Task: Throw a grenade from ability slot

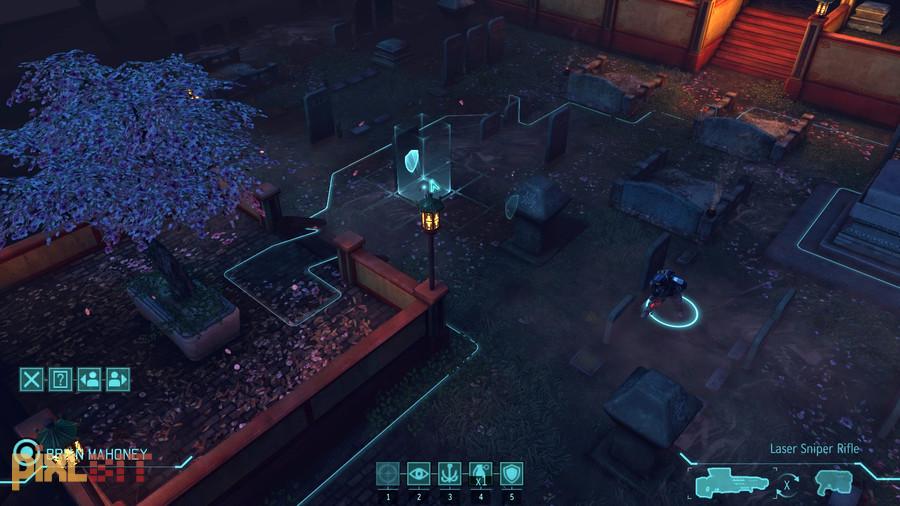Action: click(481, 474)
